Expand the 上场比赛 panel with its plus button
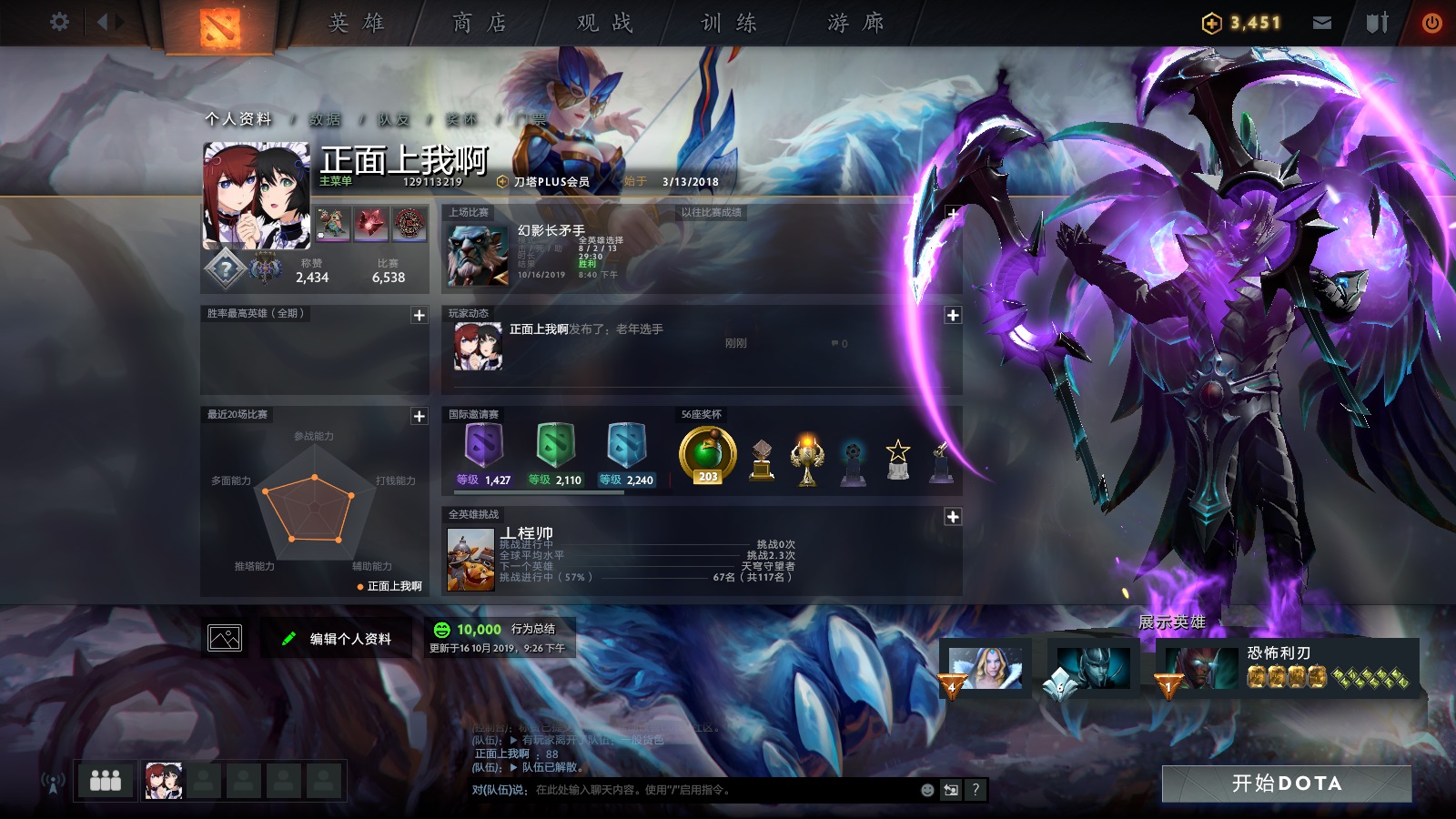Viewport: 1456px width, 819px height. click(952, 212)
